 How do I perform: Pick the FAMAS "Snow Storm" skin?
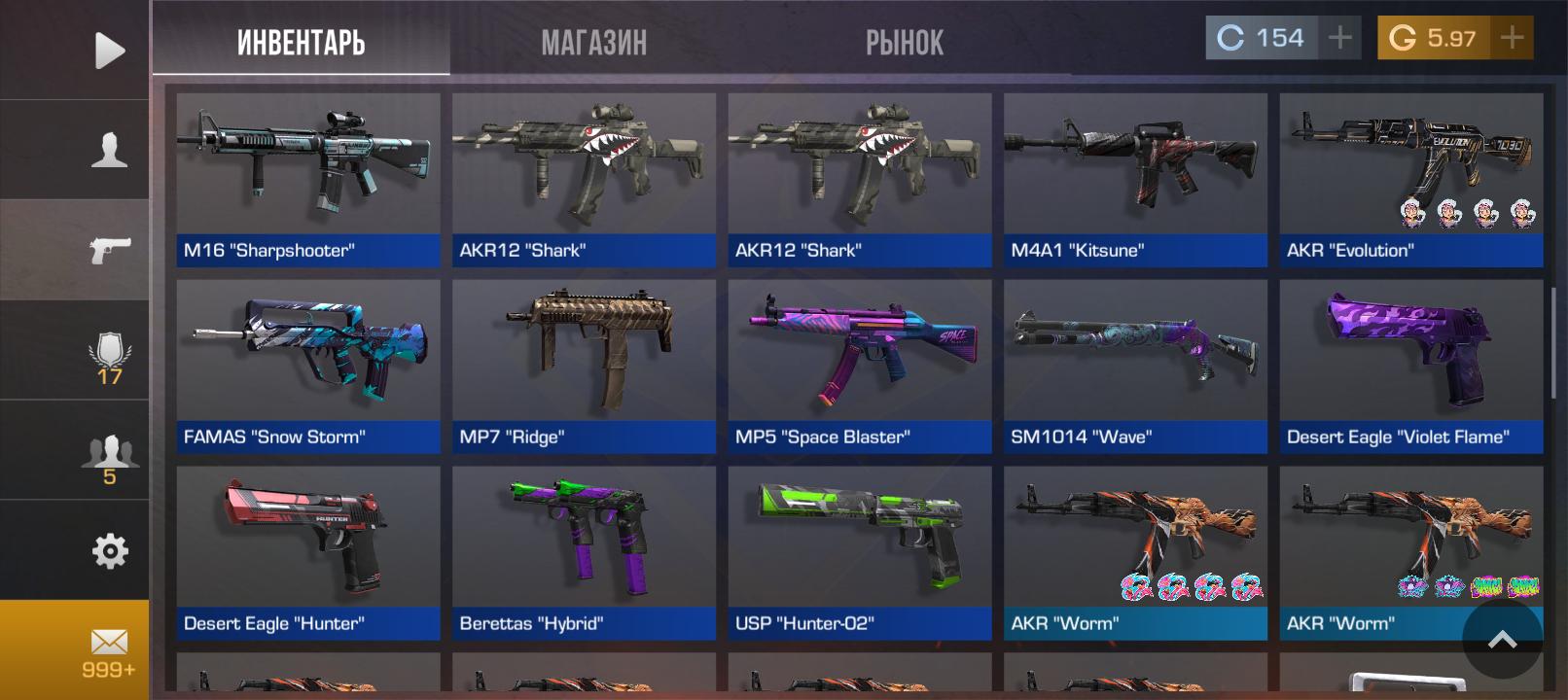(x=307, y=367)
